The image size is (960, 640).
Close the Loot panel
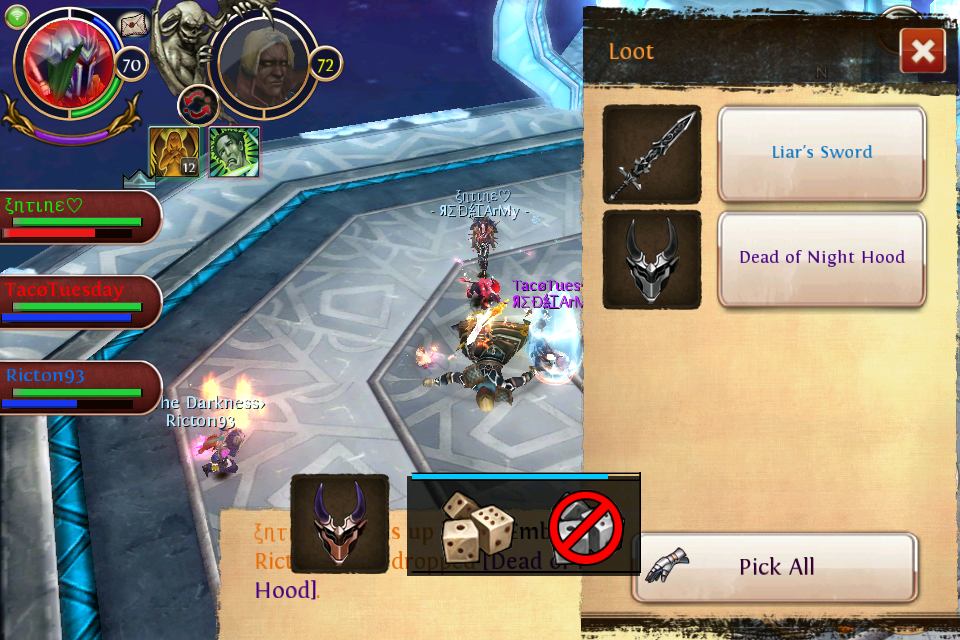[922, 51]
